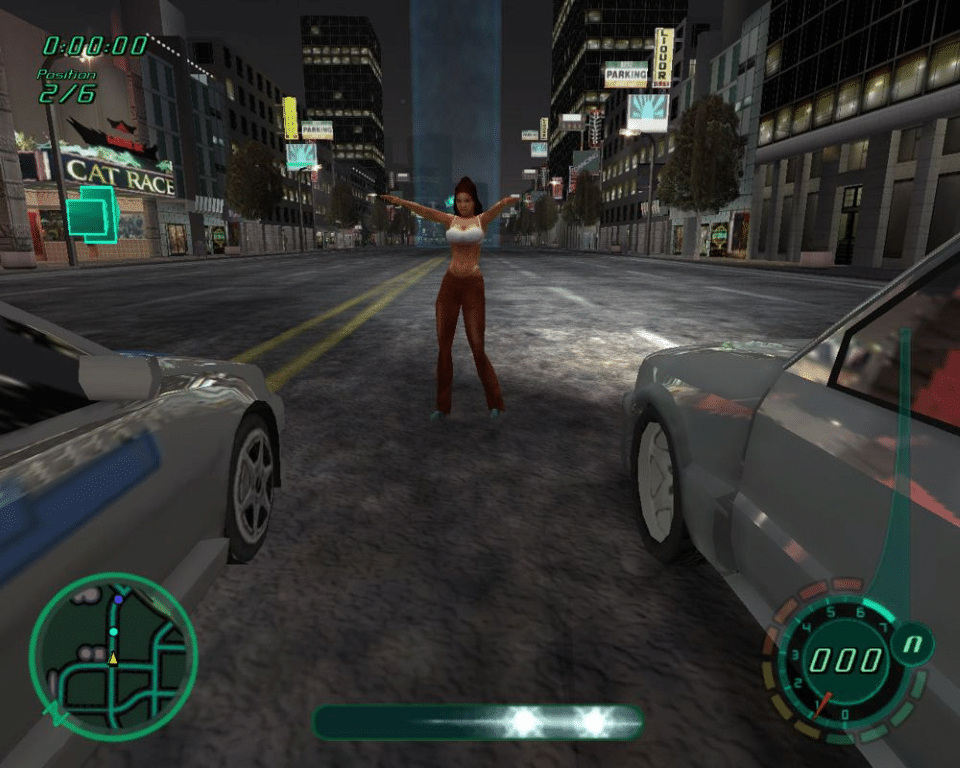The image size is (960, 768).
Task: Select the yellow player arrow on minimap
Action: 113,659
